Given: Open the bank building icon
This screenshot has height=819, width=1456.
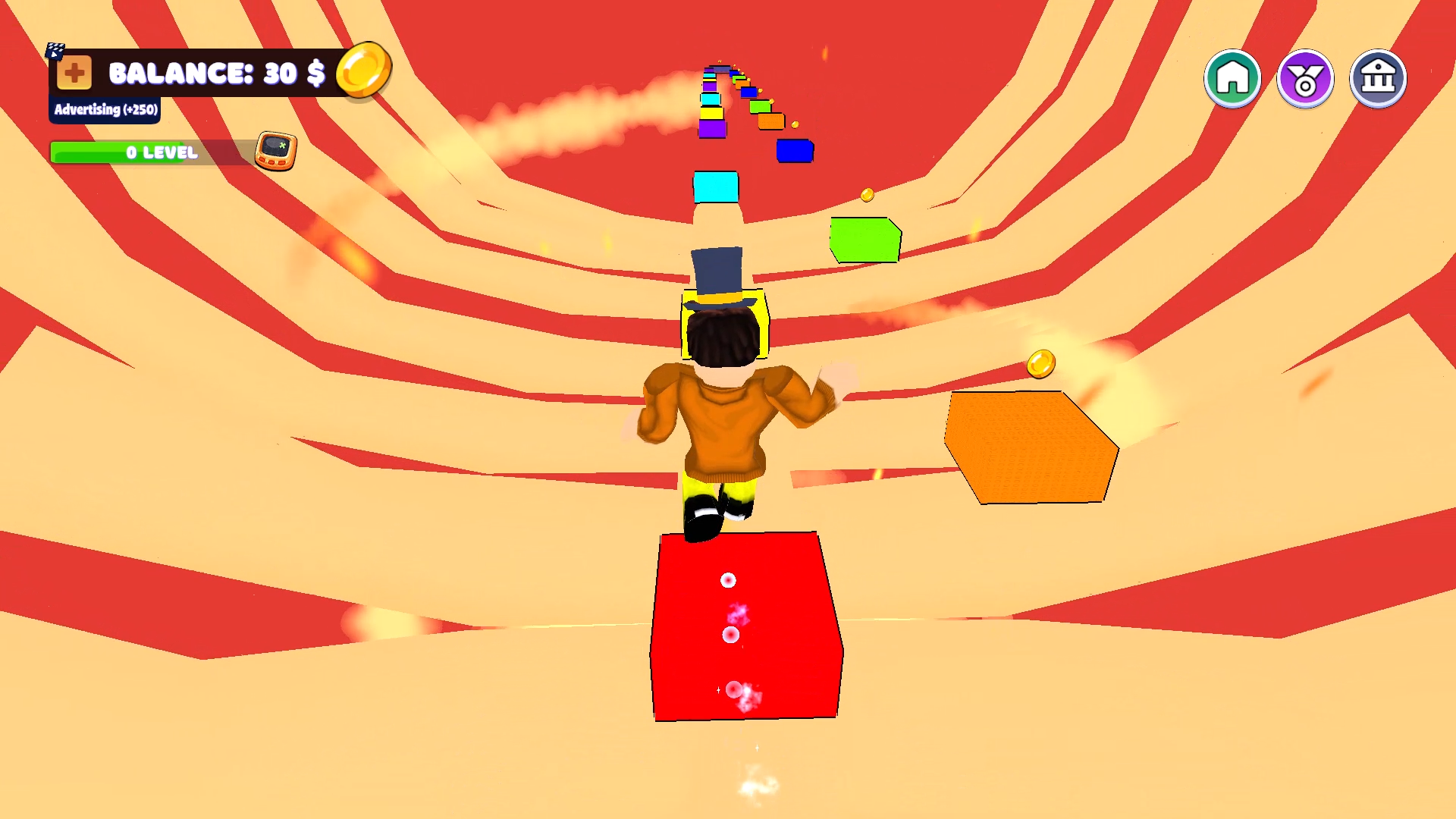Looking at the screenshot, I should click(x=1376, y=77).
